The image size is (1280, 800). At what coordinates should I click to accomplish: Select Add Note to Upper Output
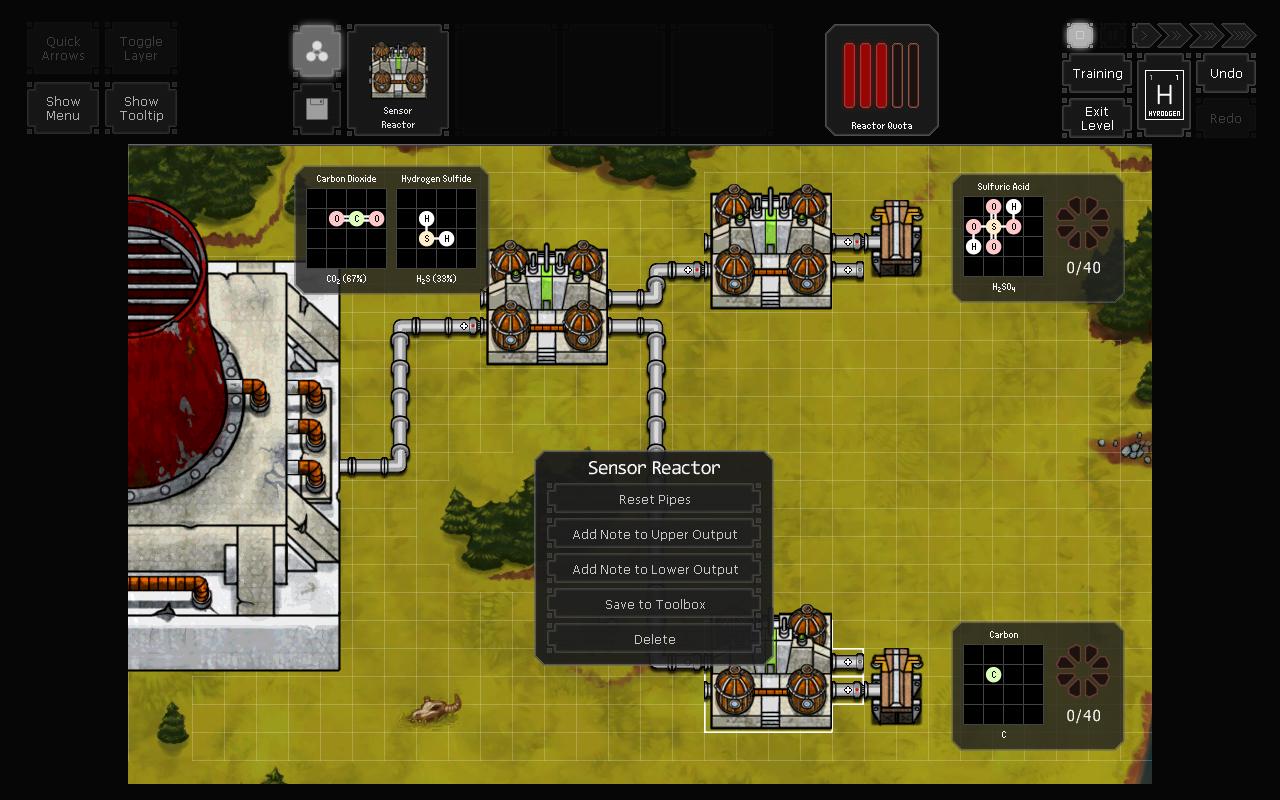click(654, 534)
